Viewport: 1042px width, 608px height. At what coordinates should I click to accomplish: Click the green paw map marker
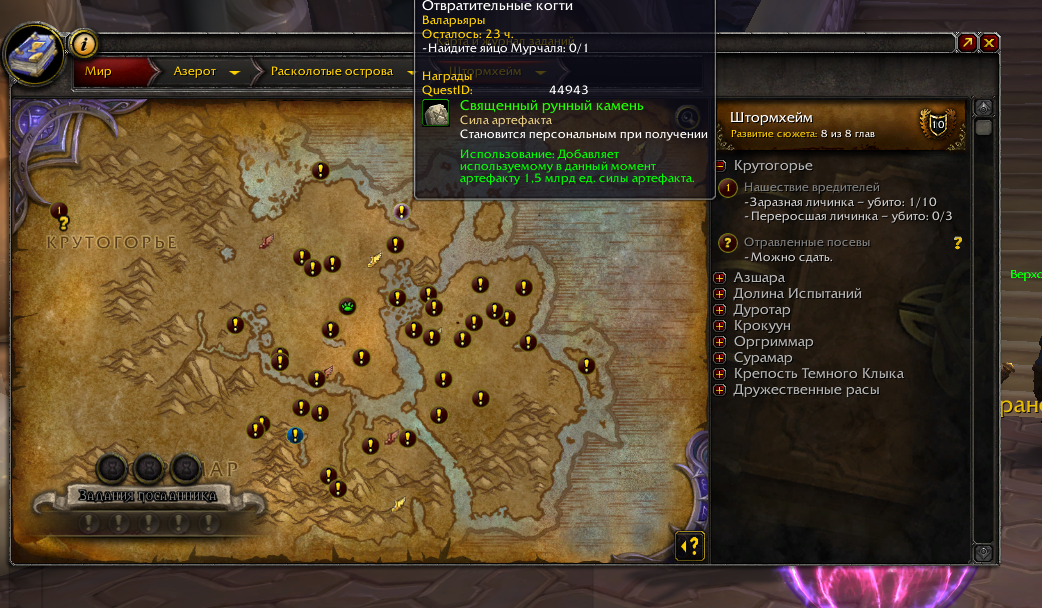pyautogui.click(x=348, y=307)
